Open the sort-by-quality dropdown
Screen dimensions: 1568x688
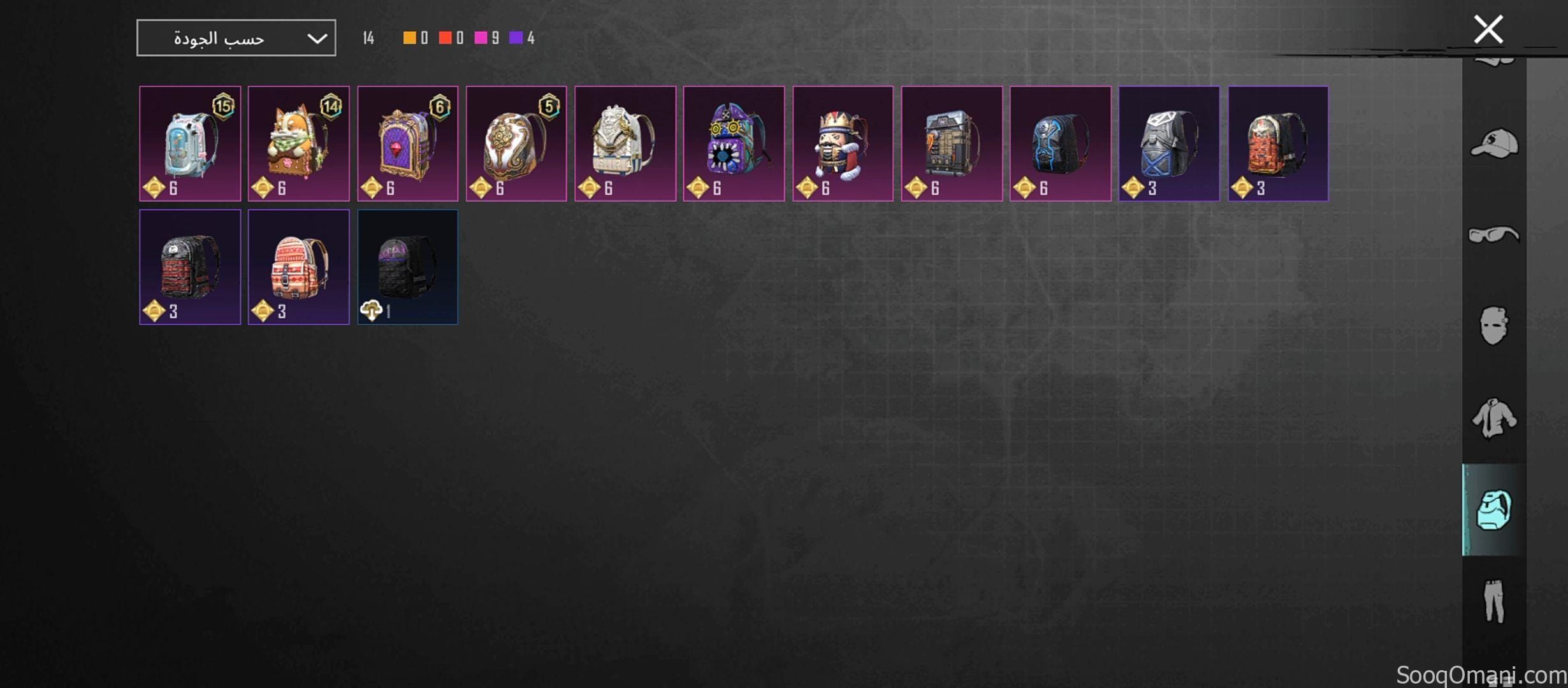pyautogui.click(x=236, y=38)
